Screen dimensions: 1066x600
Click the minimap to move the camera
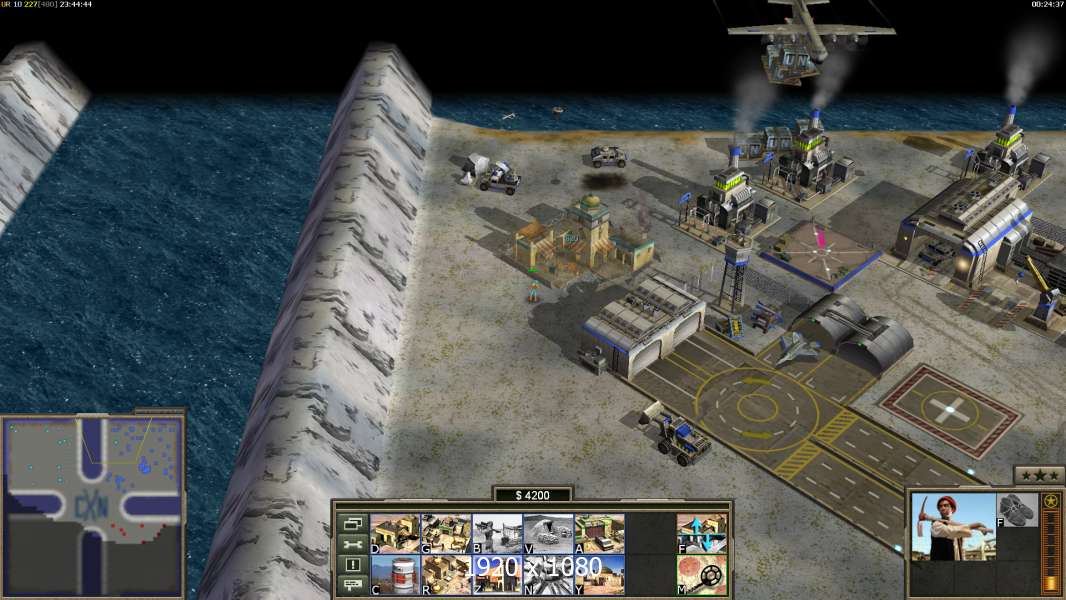tap(93, 503)
